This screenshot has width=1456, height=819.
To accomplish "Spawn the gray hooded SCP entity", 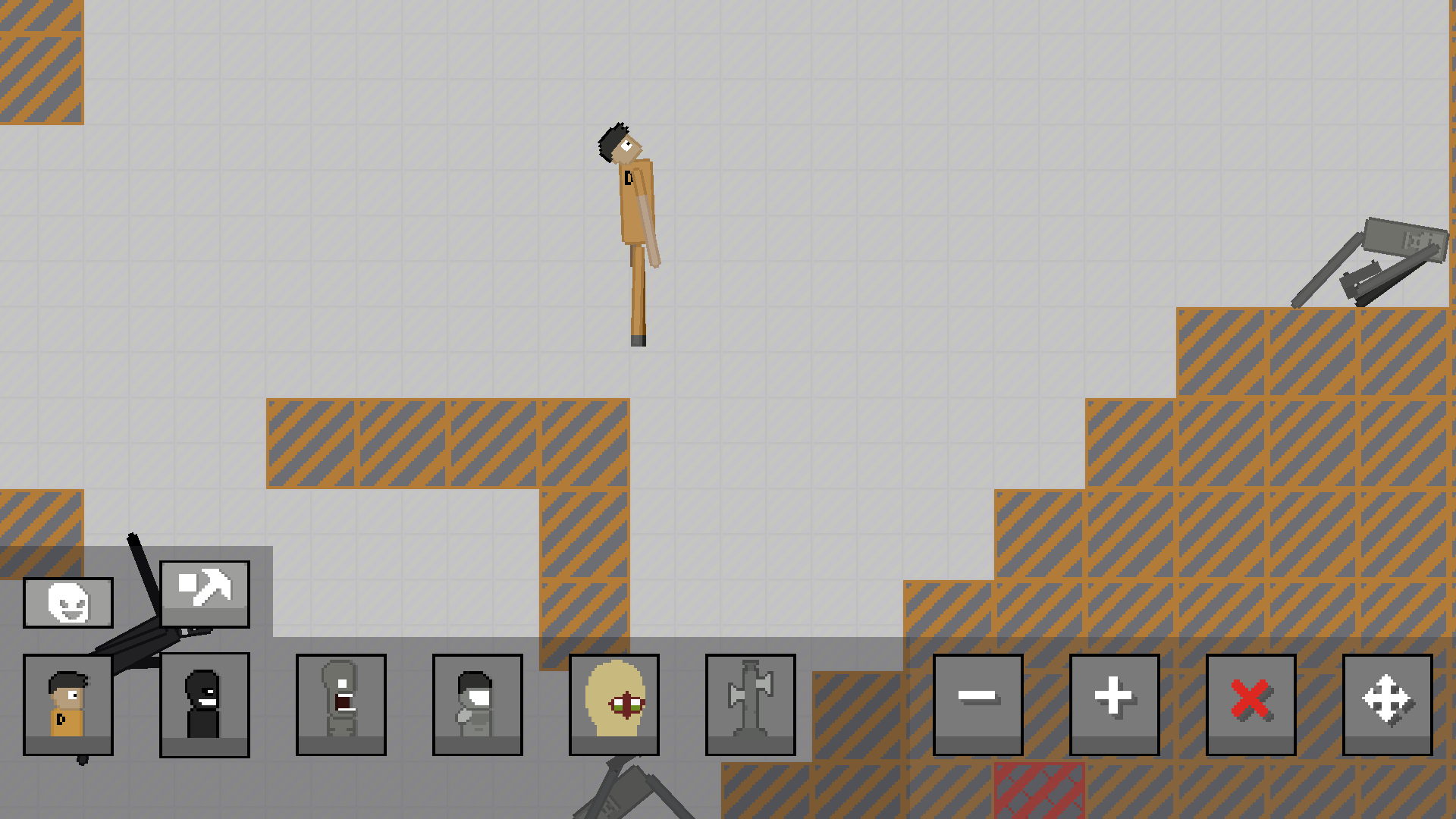I will 477,704.
